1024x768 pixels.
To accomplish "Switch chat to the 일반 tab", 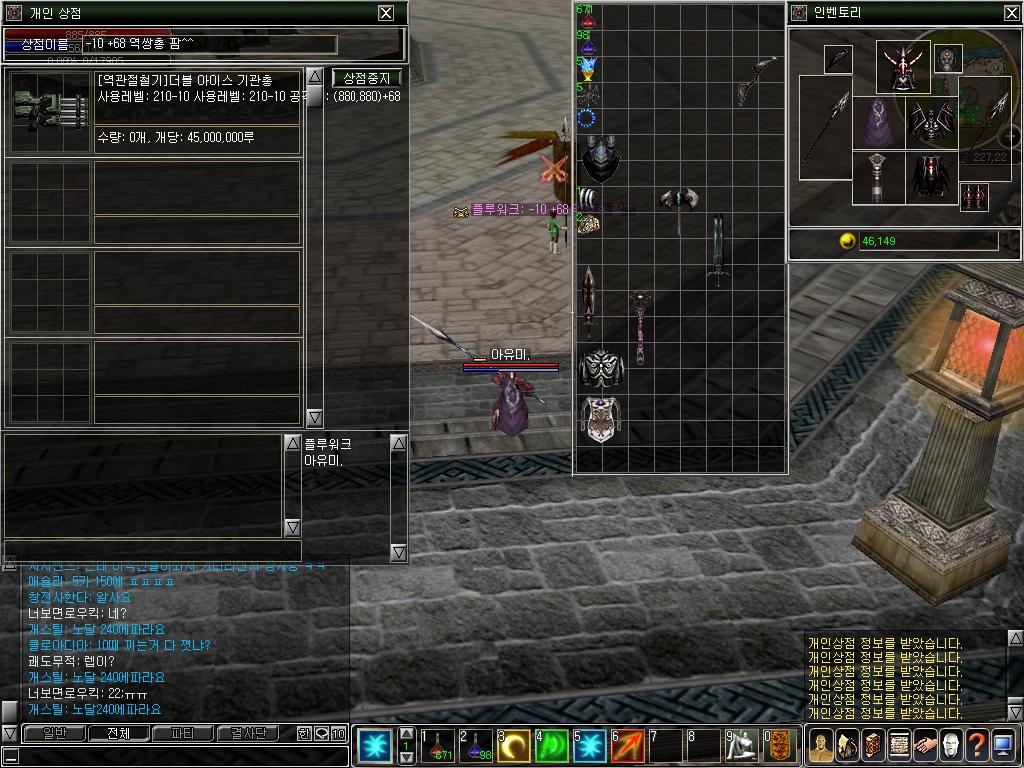I will (x=48, y=733).
